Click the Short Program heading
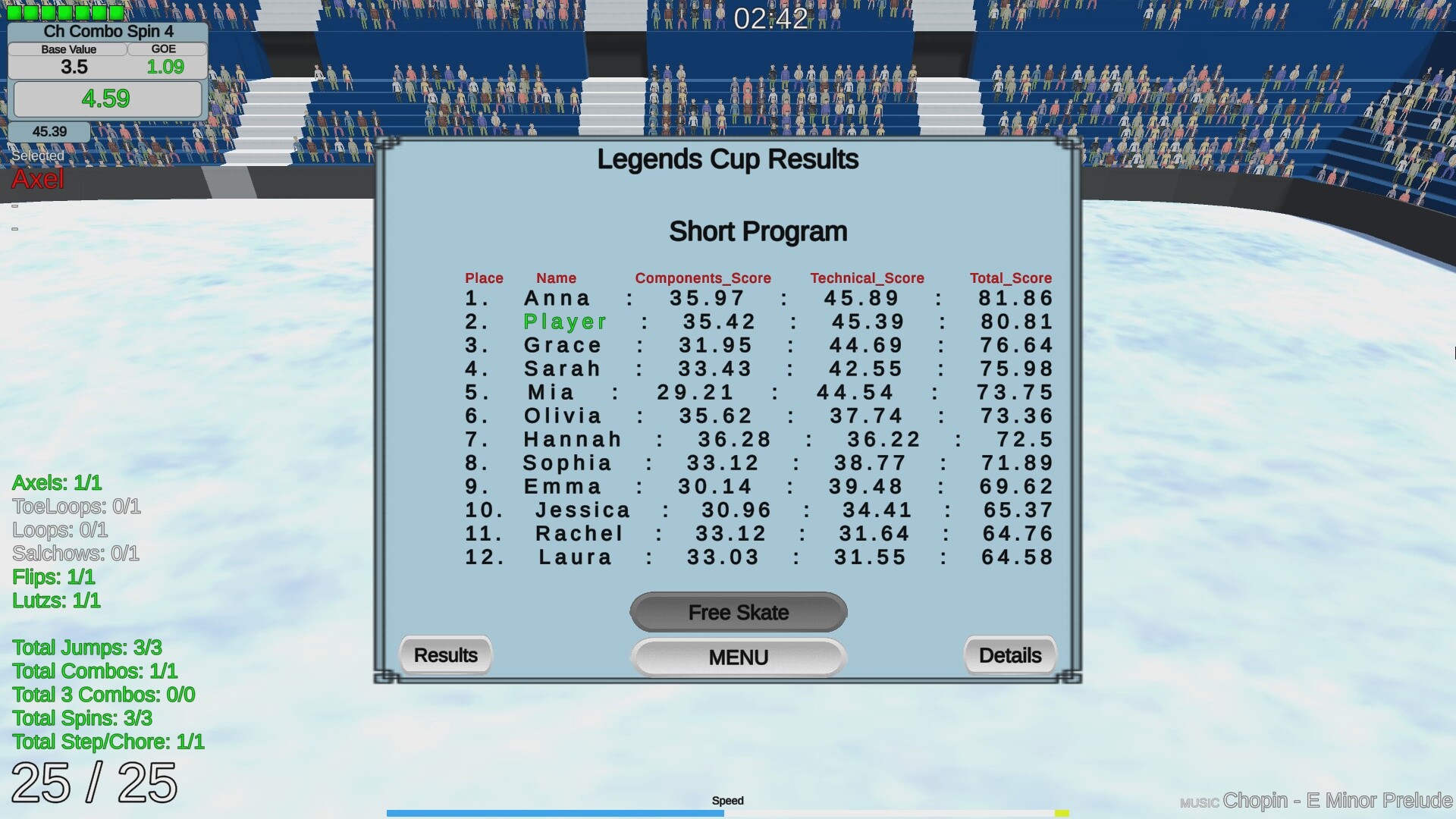This screenshot has width=1456, height=819. tap(758, 231)
